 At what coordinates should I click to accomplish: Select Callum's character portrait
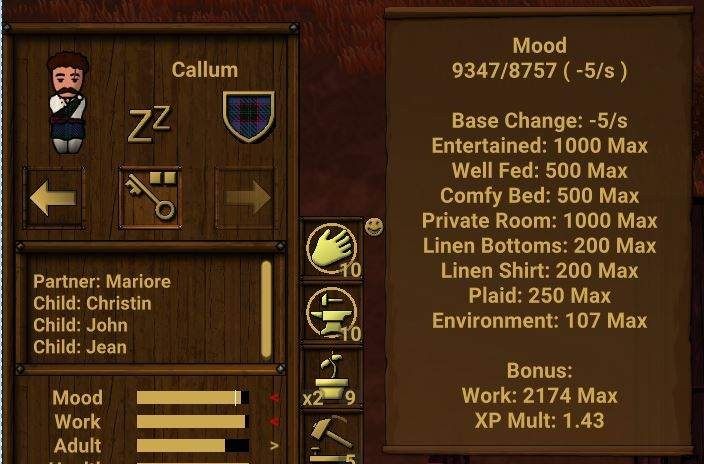pyautogui.click(x=69, y=103)
